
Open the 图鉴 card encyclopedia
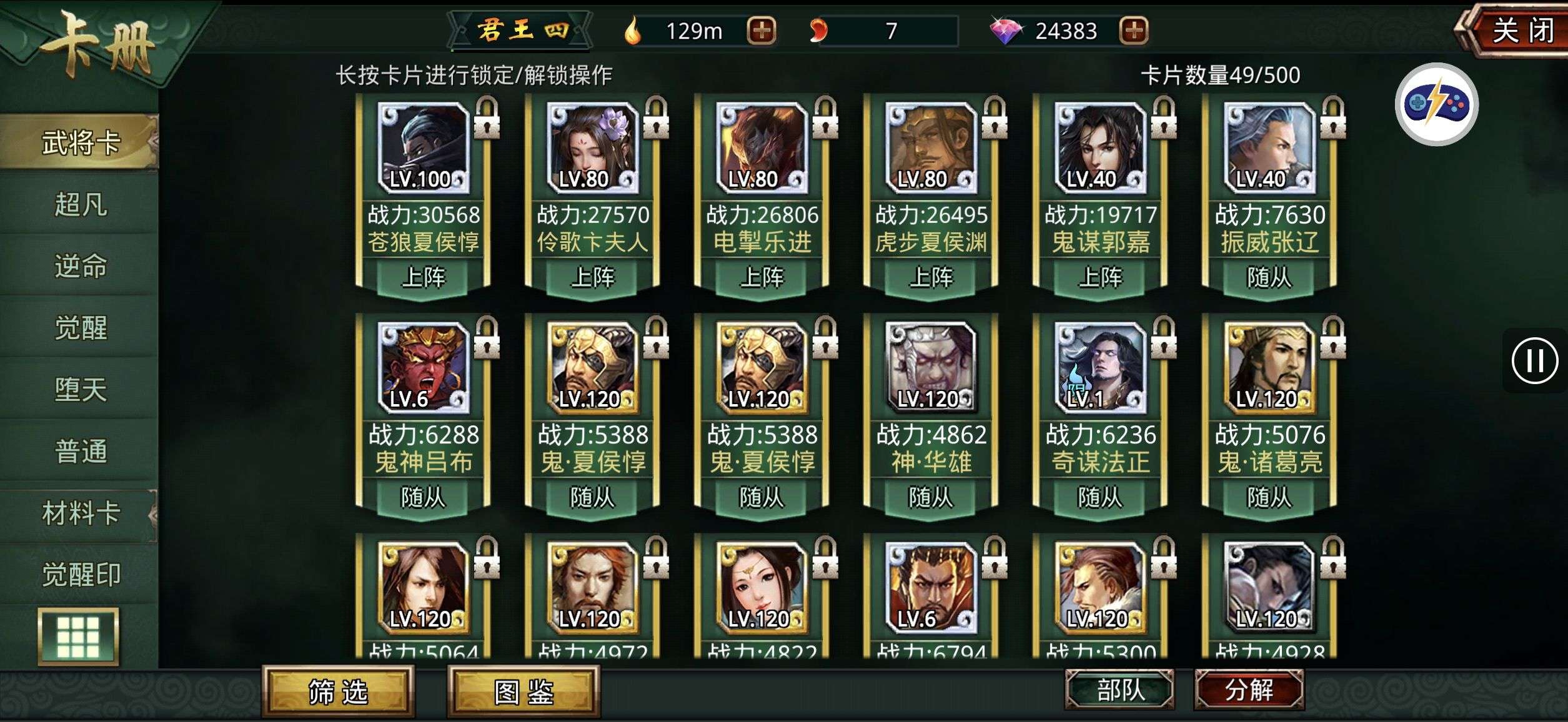pos(523,691)
